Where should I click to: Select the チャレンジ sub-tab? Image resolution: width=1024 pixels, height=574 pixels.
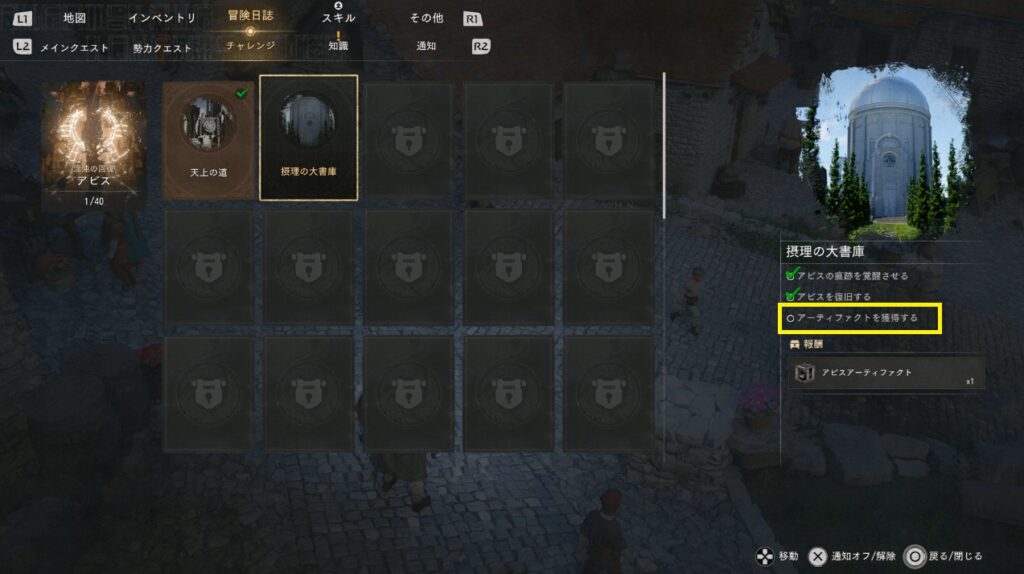click(250, 46)
